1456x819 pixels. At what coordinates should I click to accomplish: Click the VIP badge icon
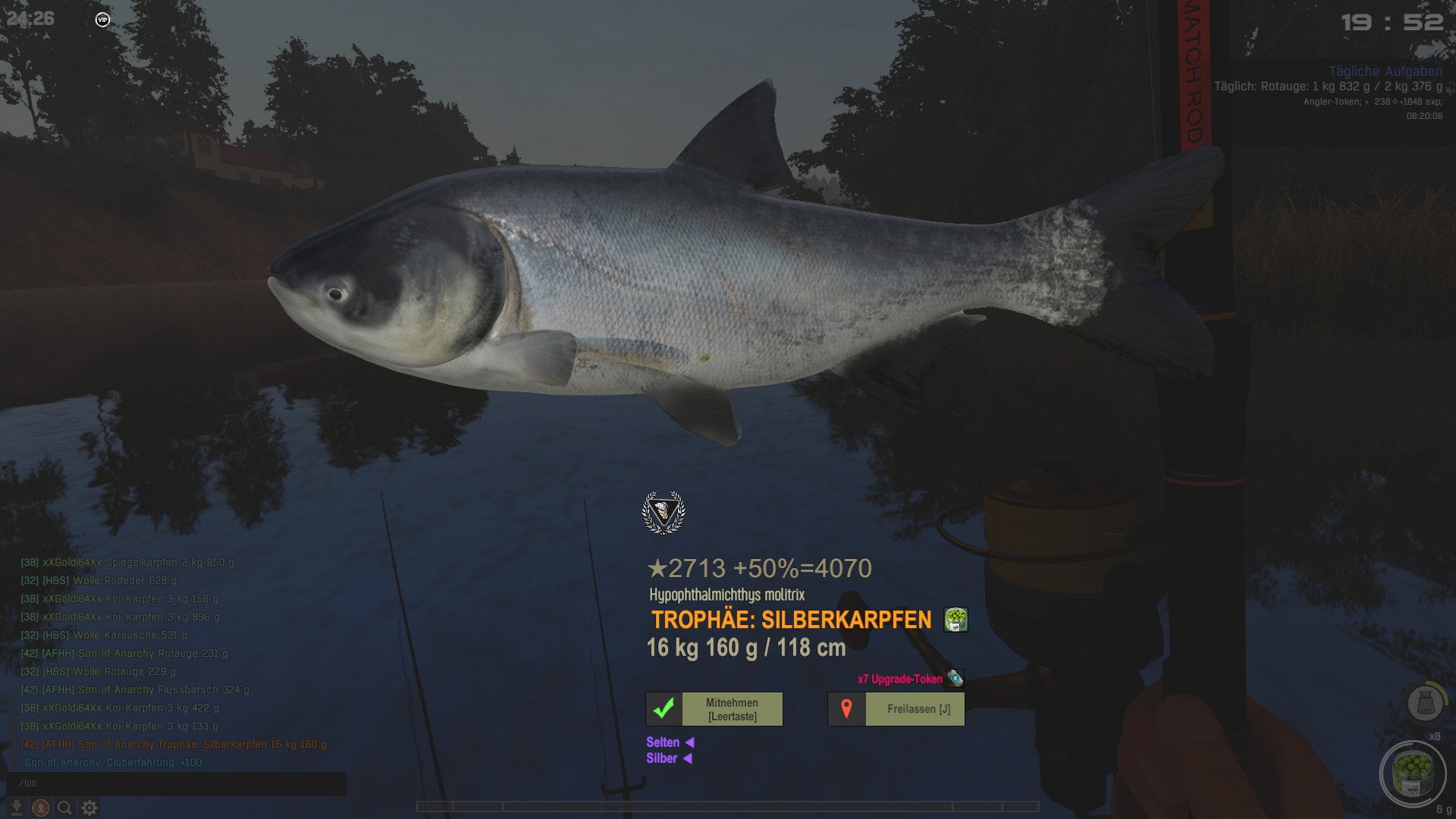tap(102, 20)
